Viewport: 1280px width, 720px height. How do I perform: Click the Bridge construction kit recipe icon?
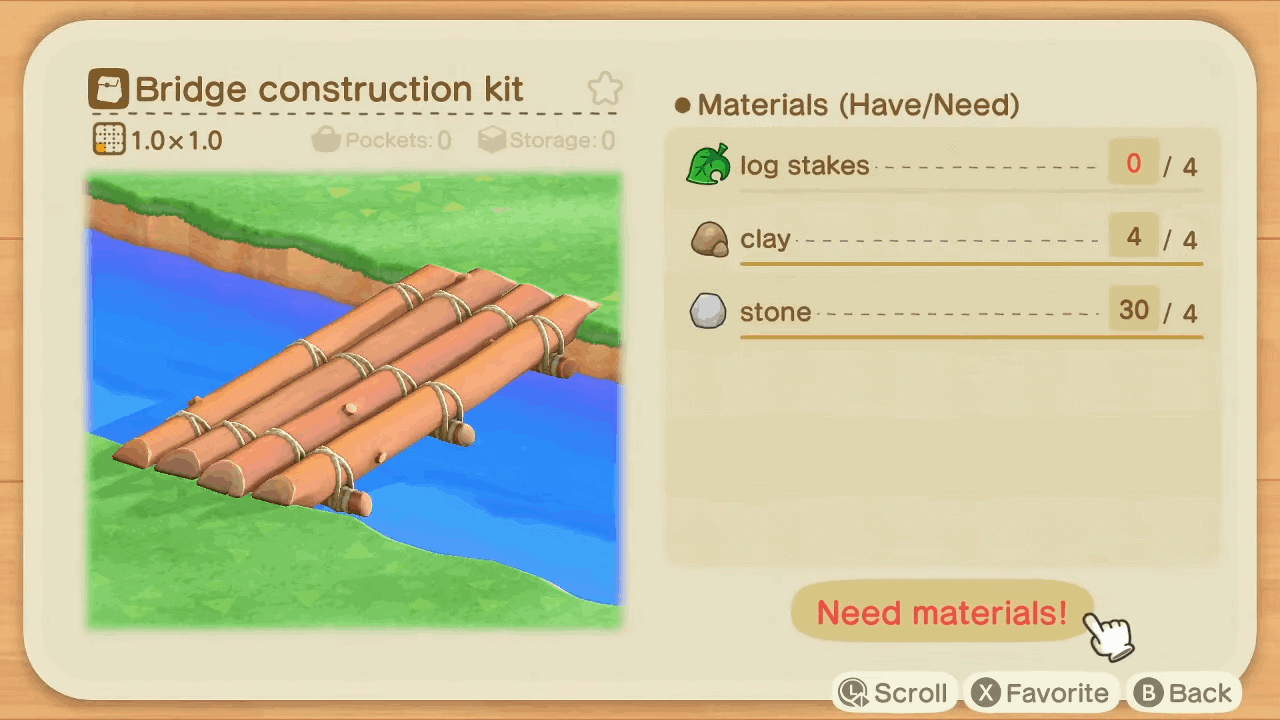click(108, 89)
